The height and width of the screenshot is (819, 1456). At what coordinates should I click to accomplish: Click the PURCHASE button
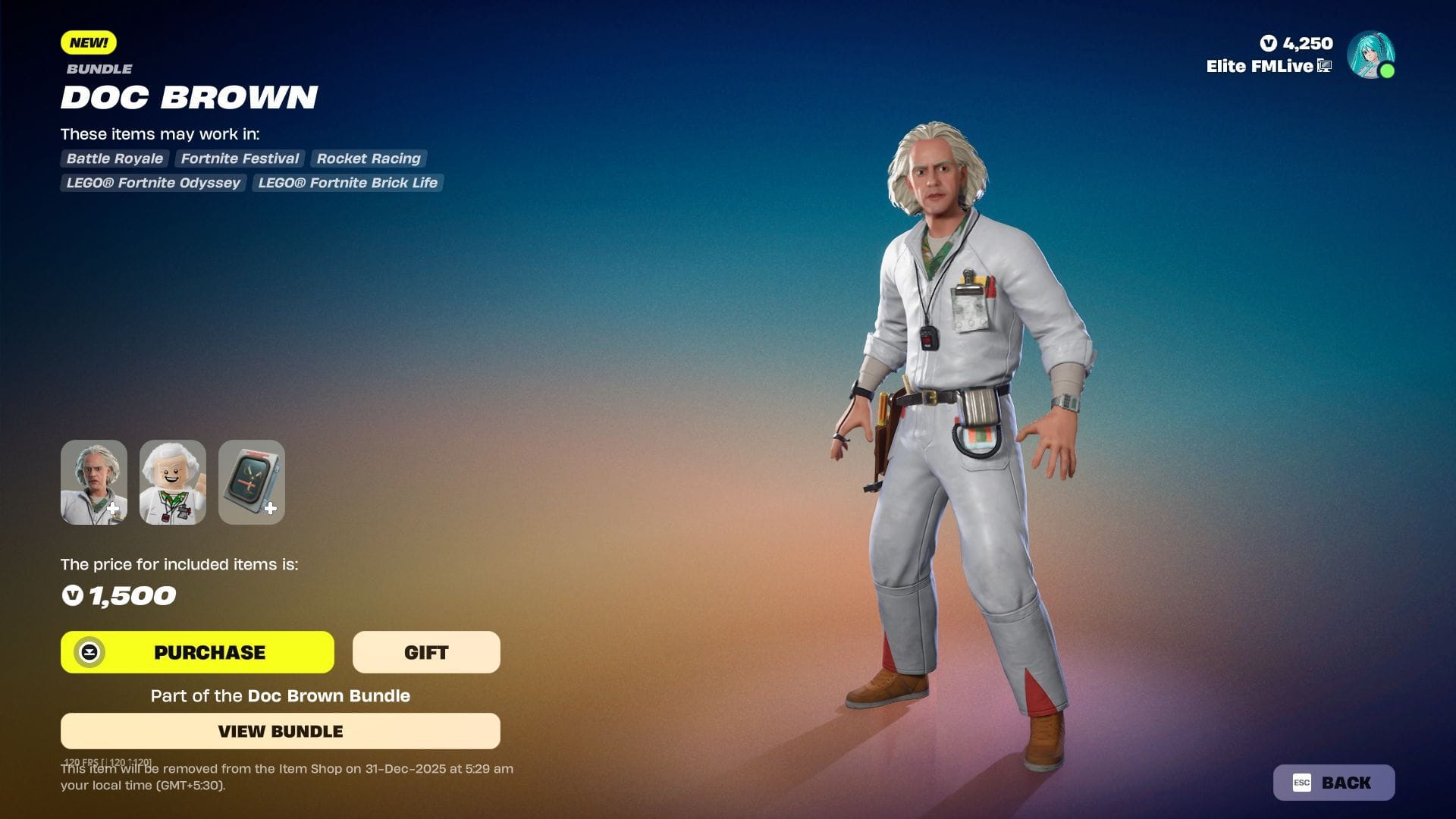pyautogui.click(x=209, y=651)
